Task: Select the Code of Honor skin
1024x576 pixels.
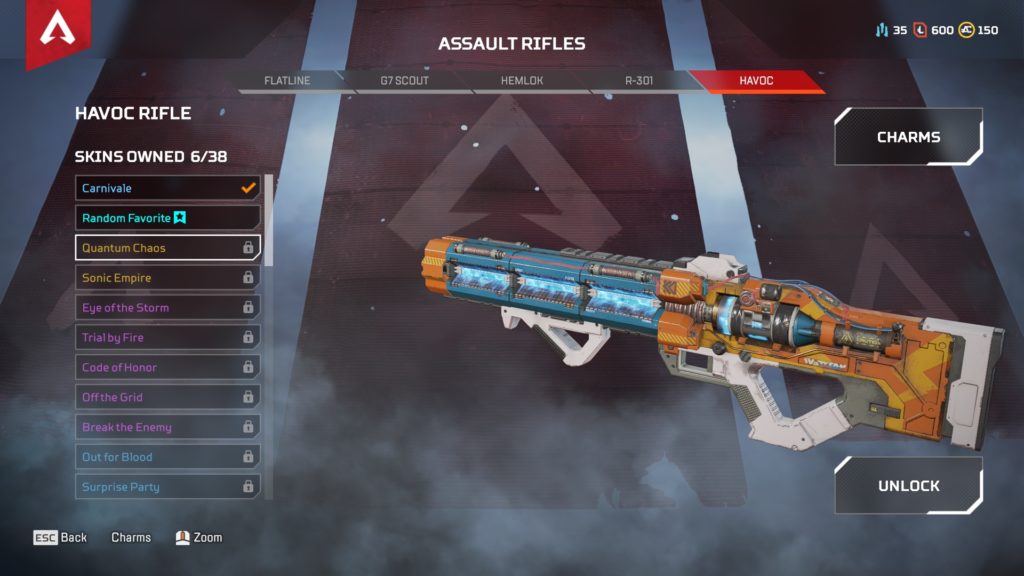Action: coord(167,368)
